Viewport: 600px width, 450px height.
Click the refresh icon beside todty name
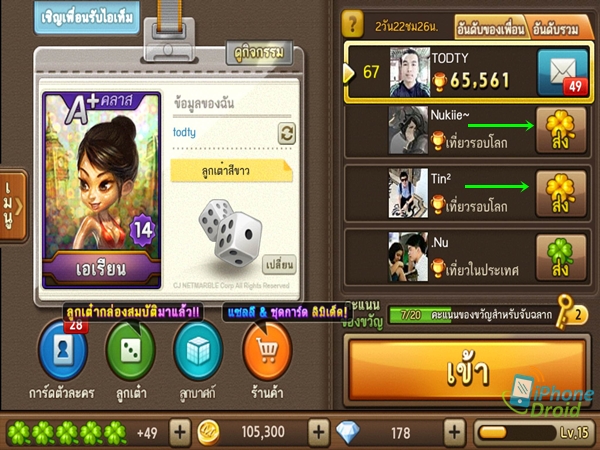point(287,134)
